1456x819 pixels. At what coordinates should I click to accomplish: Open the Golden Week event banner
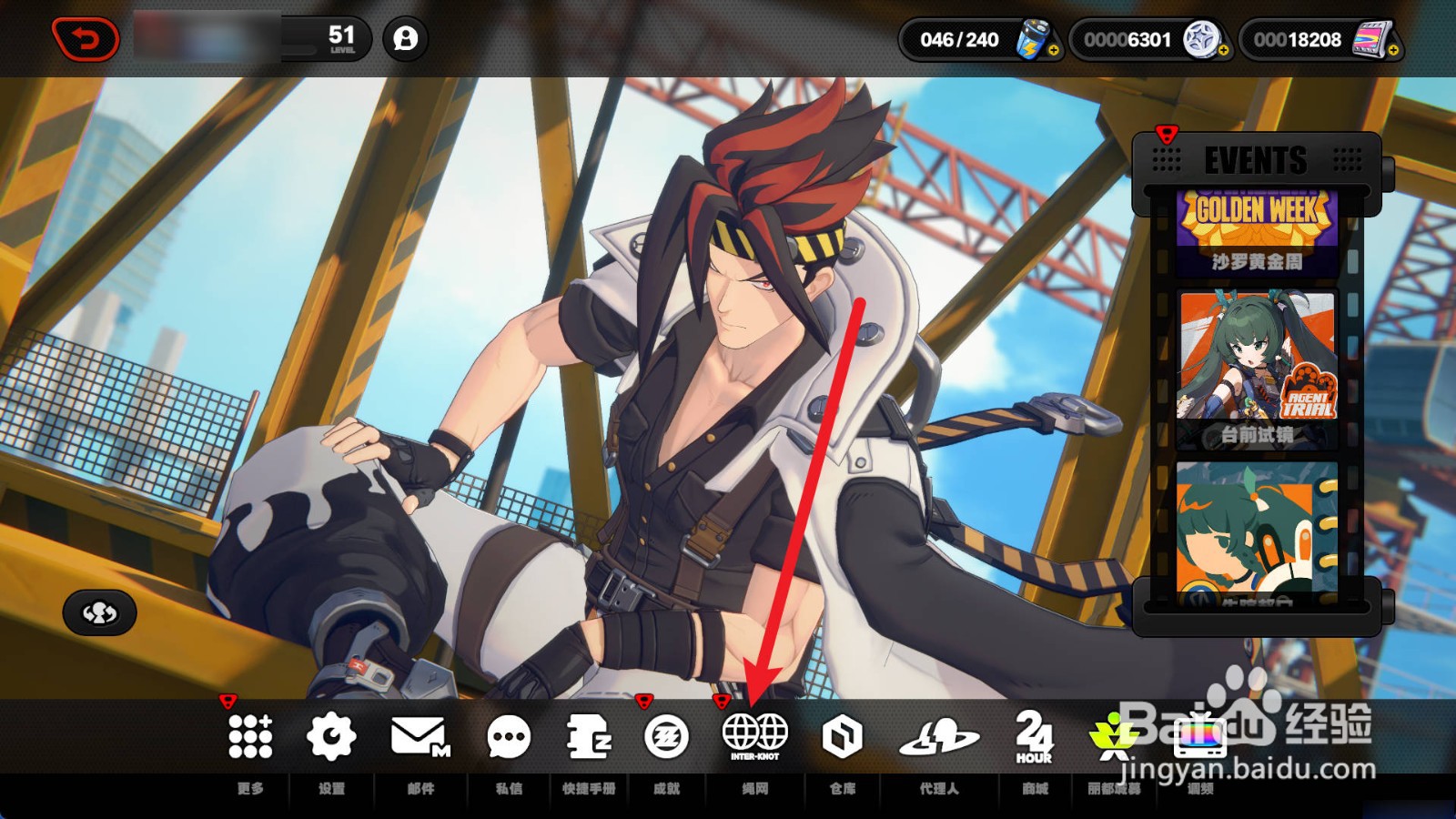point(1257,231)
